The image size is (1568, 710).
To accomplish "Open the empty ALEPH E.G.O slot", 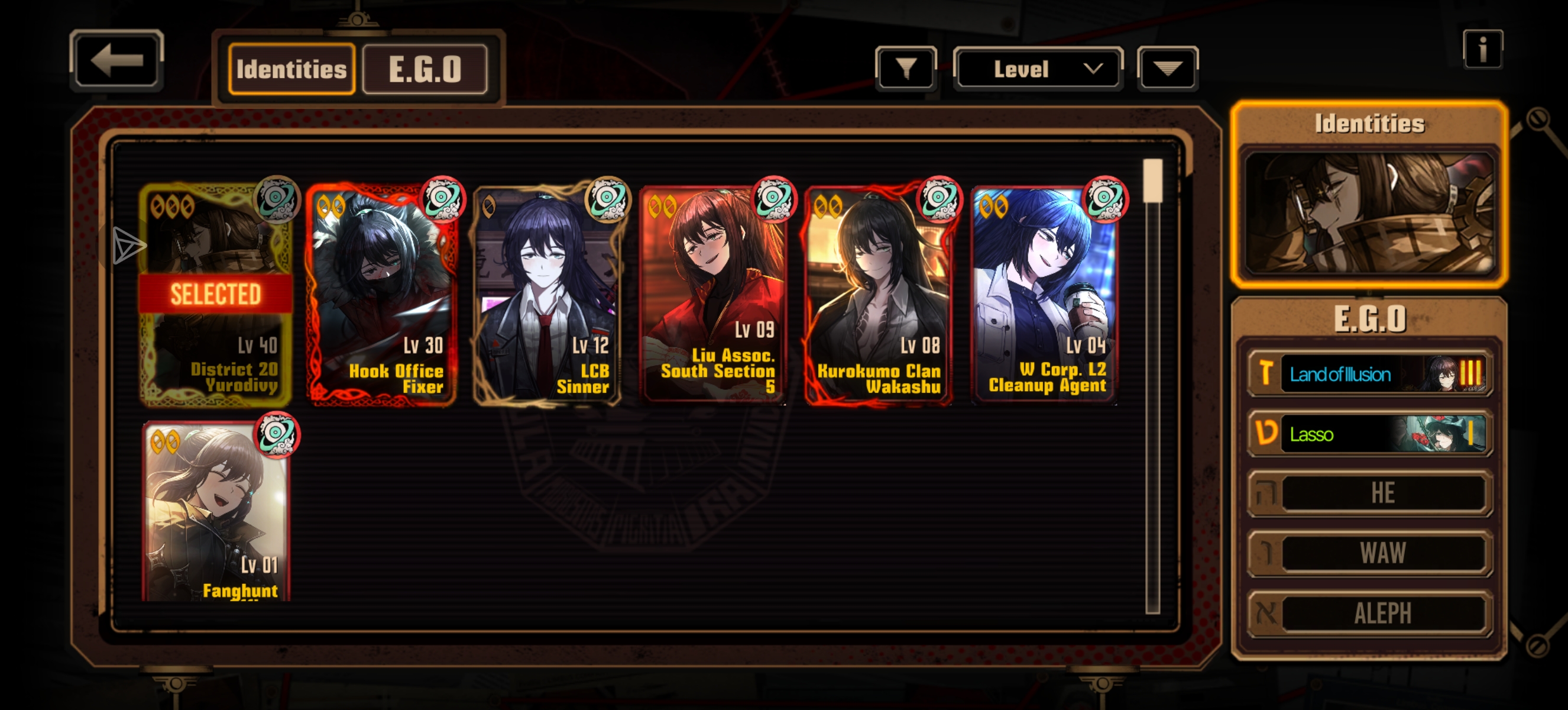I will pos(1369,612).
